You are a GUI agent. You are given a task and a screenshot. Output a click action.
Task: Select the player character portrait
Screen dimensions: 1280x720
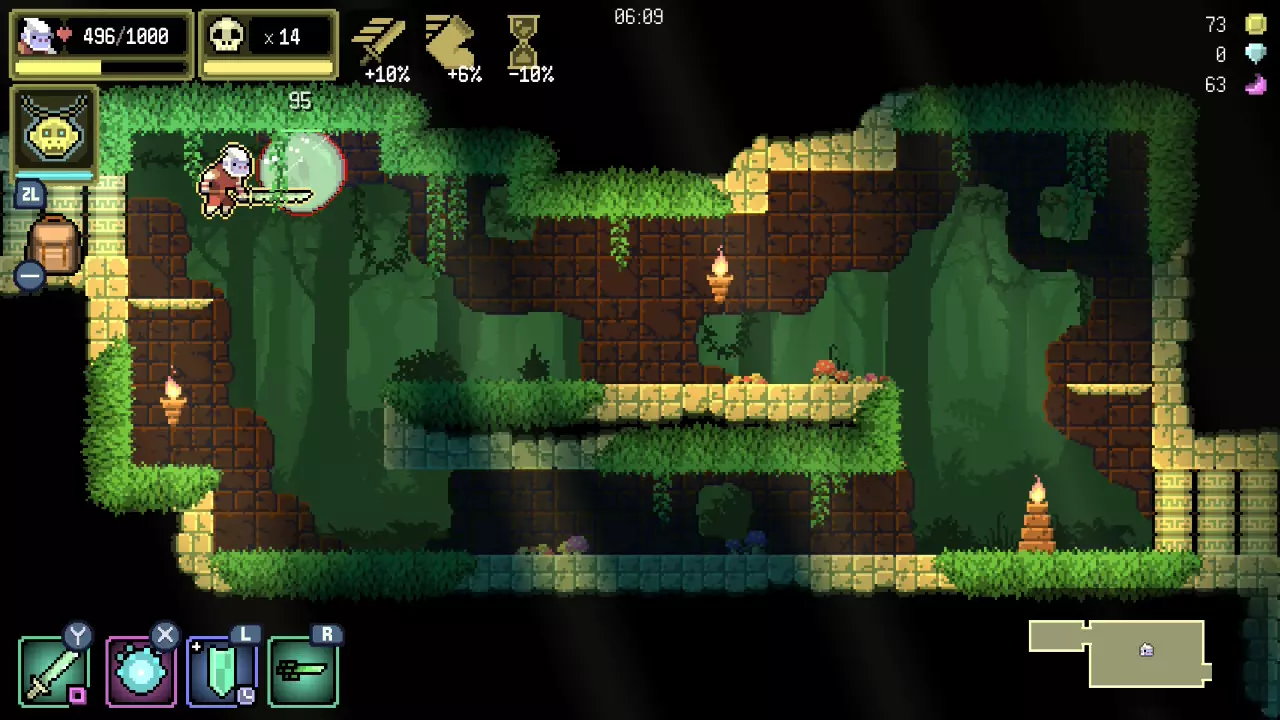pyautogui.click(x=38, y=36)
